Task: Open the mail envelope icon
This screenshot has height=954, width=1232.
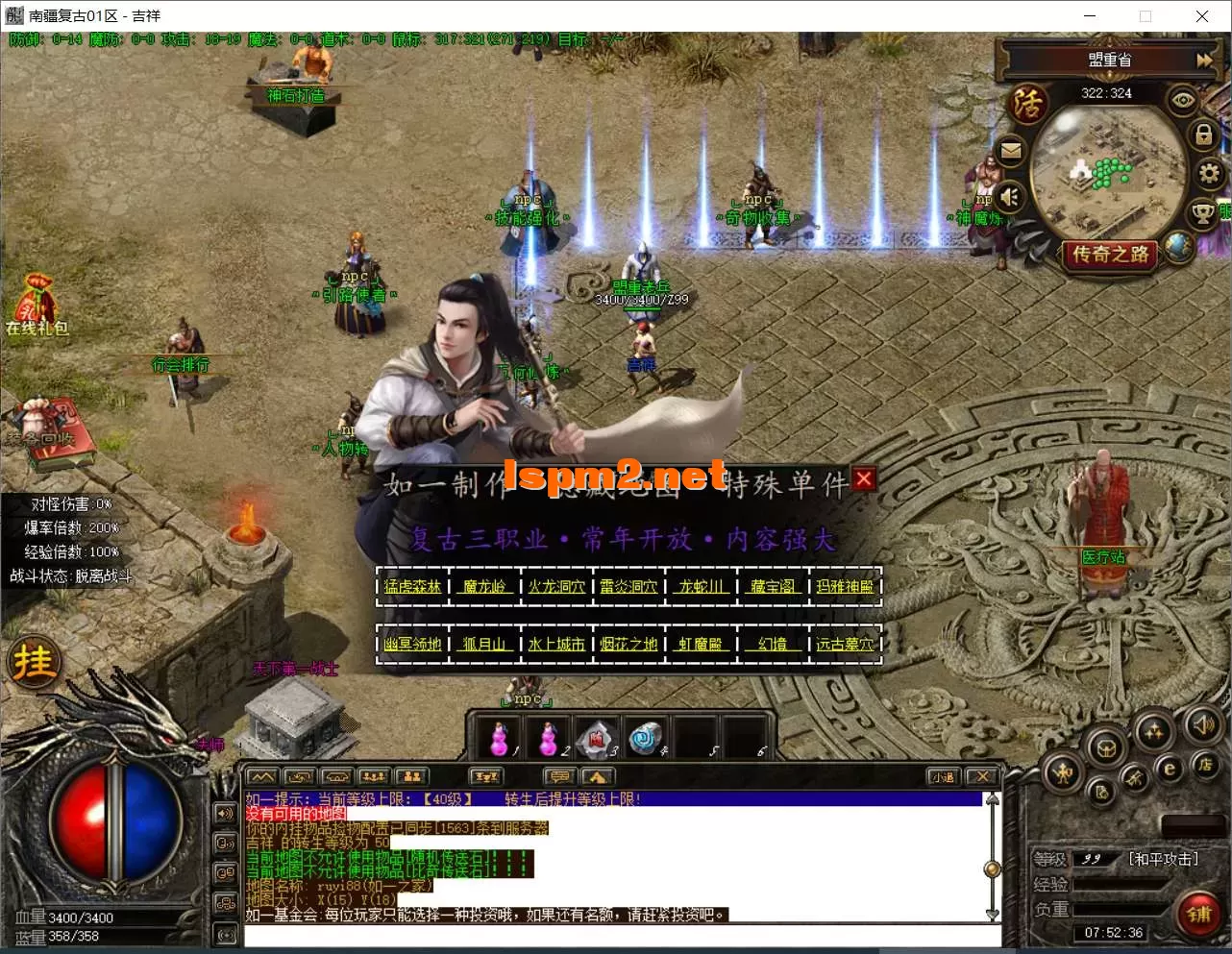Action: coord(1011,151)
